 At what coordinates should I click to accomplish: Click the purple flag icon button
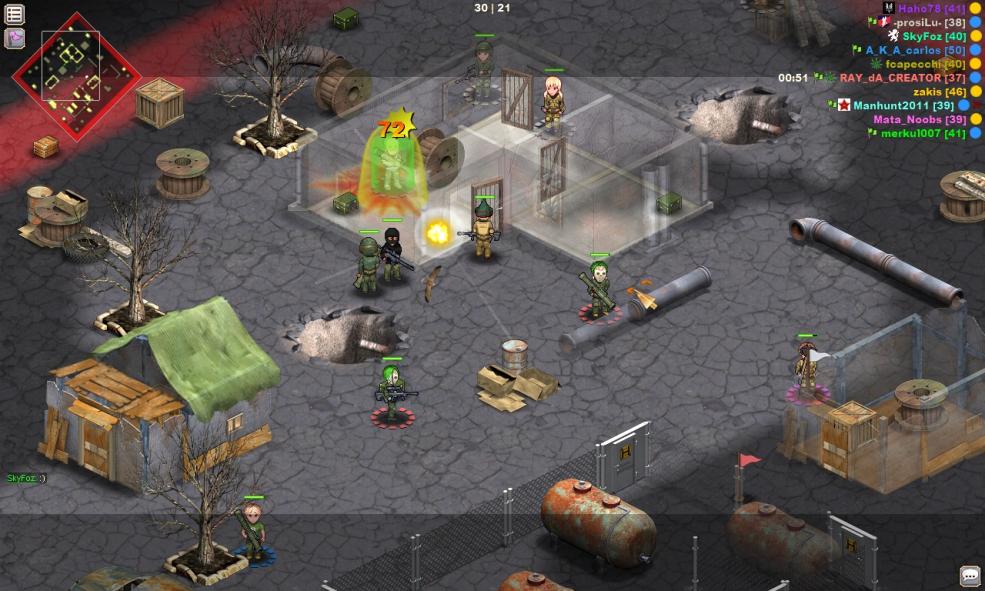tap(15, 38)
